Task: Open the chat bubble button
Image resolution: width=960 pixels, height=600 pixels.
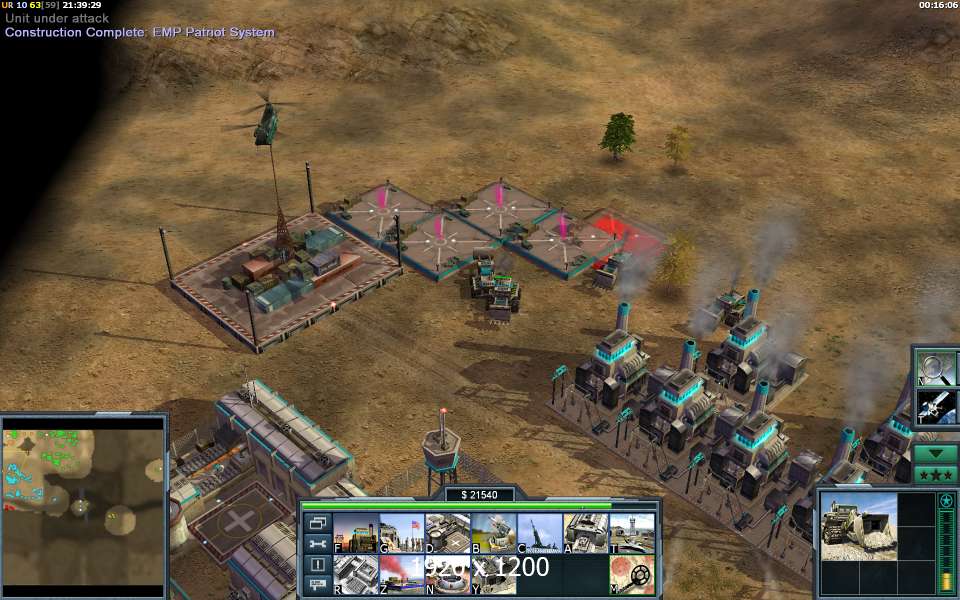Action: click(317, 584)
